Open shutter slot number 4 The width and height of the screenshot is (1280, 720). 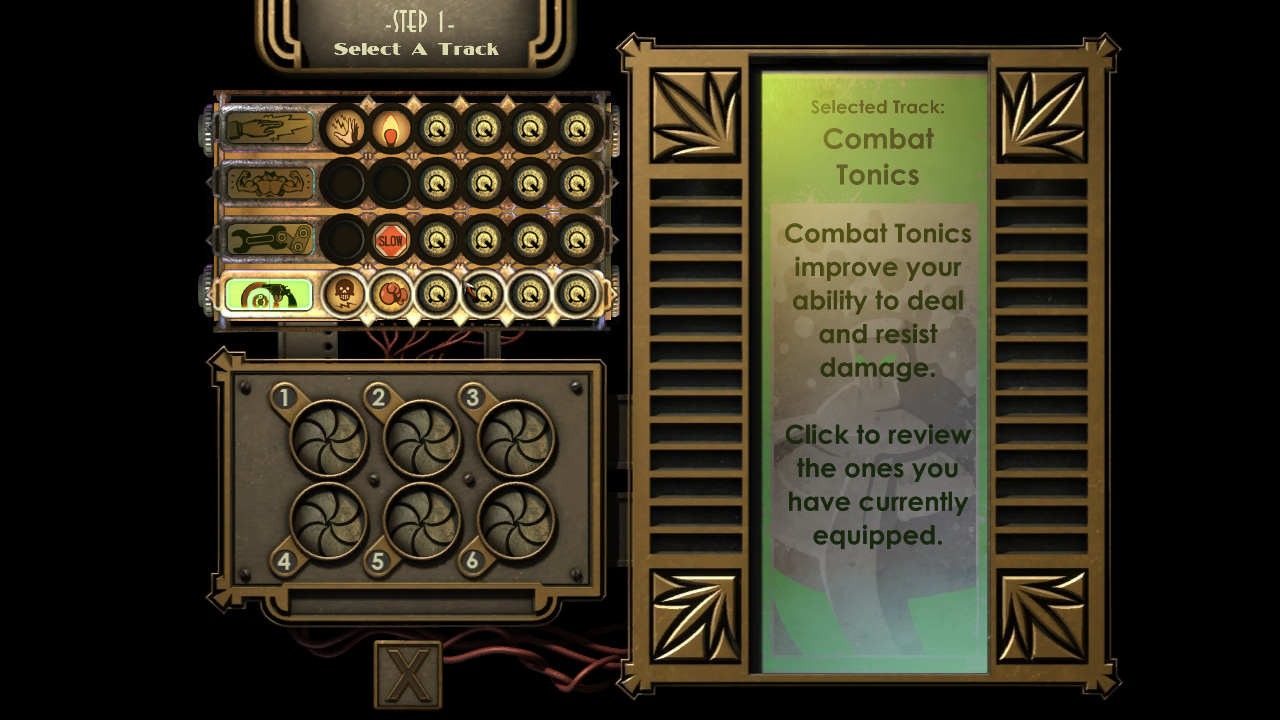pos(328,521)
